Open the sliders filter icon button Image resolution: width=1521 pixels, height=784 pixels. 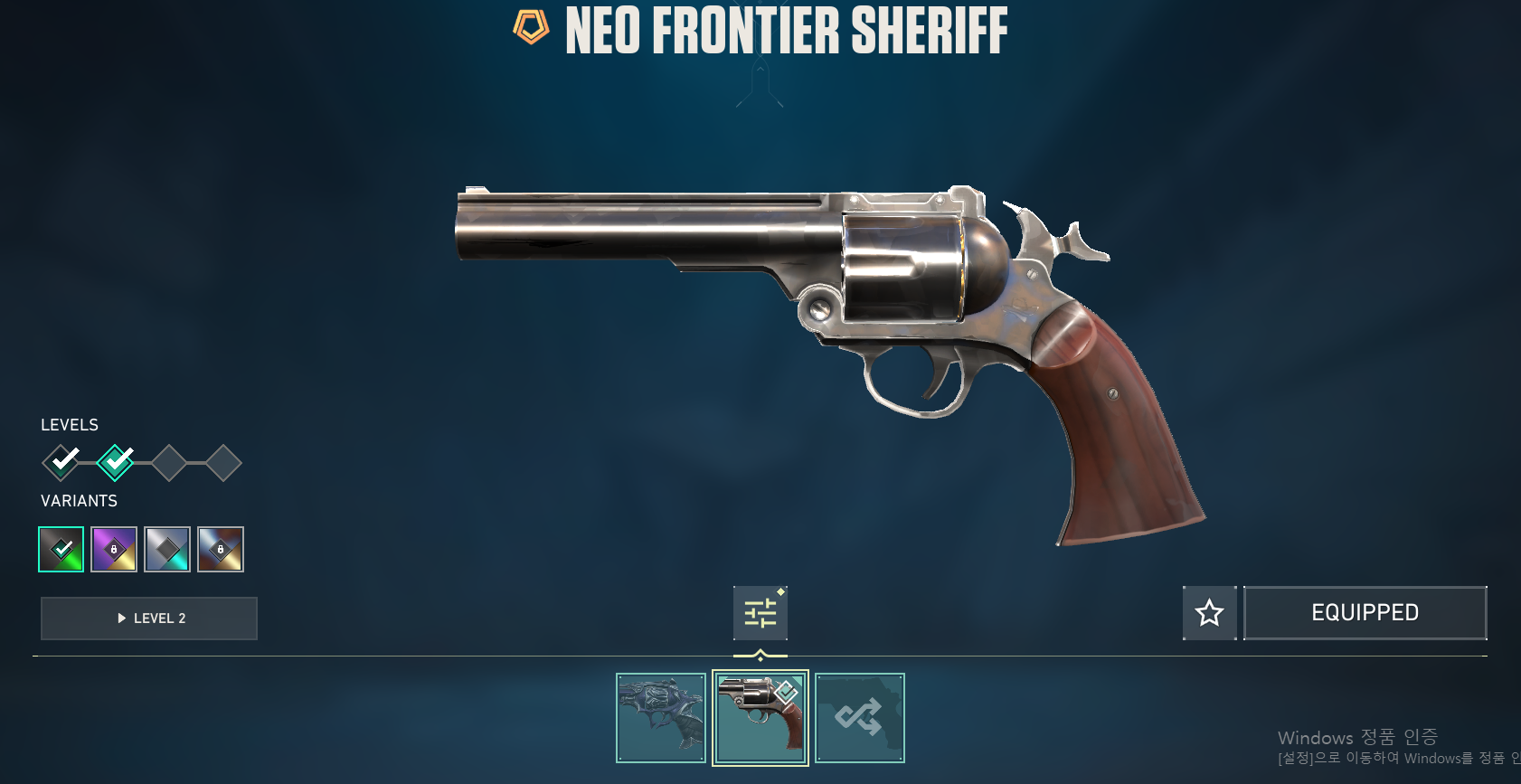pyautogui.click(x=760, y=613)
